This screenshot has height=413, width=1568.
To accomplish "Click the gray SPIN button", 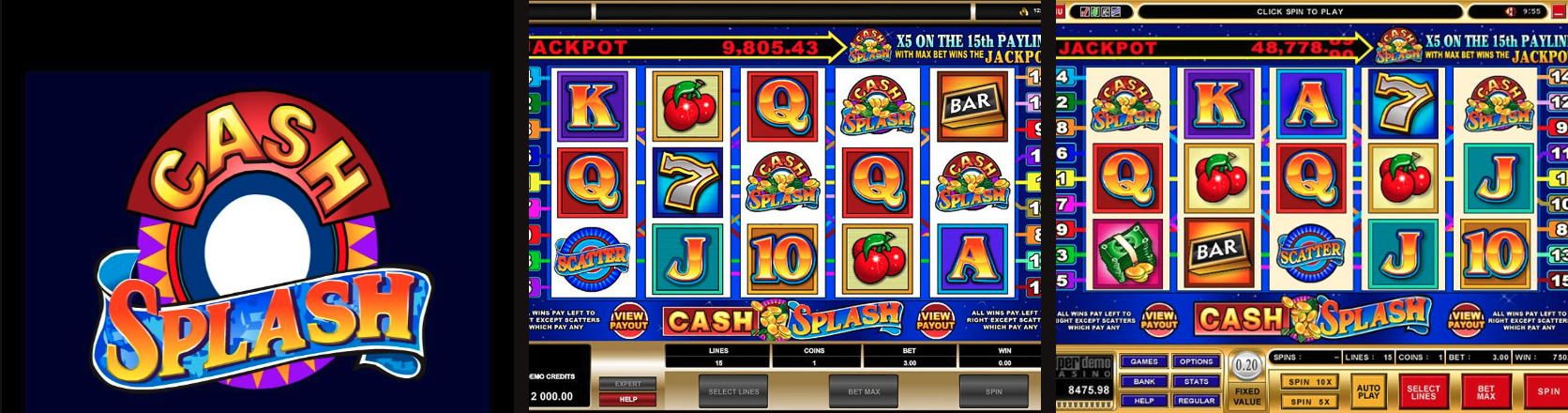I will (993, 390).
